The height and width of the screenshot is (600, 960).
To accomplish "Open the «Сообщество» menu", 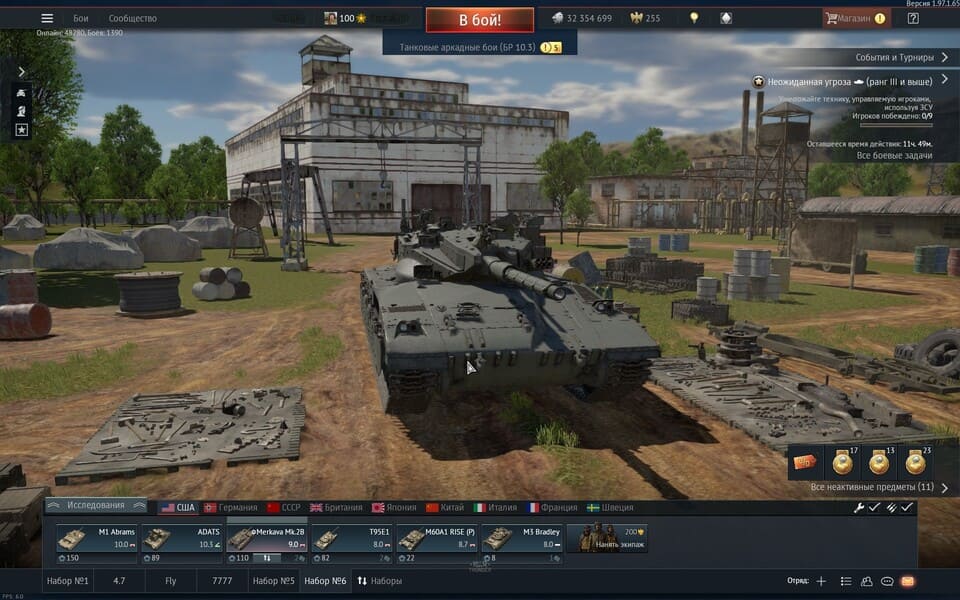I will coord(132,18).
